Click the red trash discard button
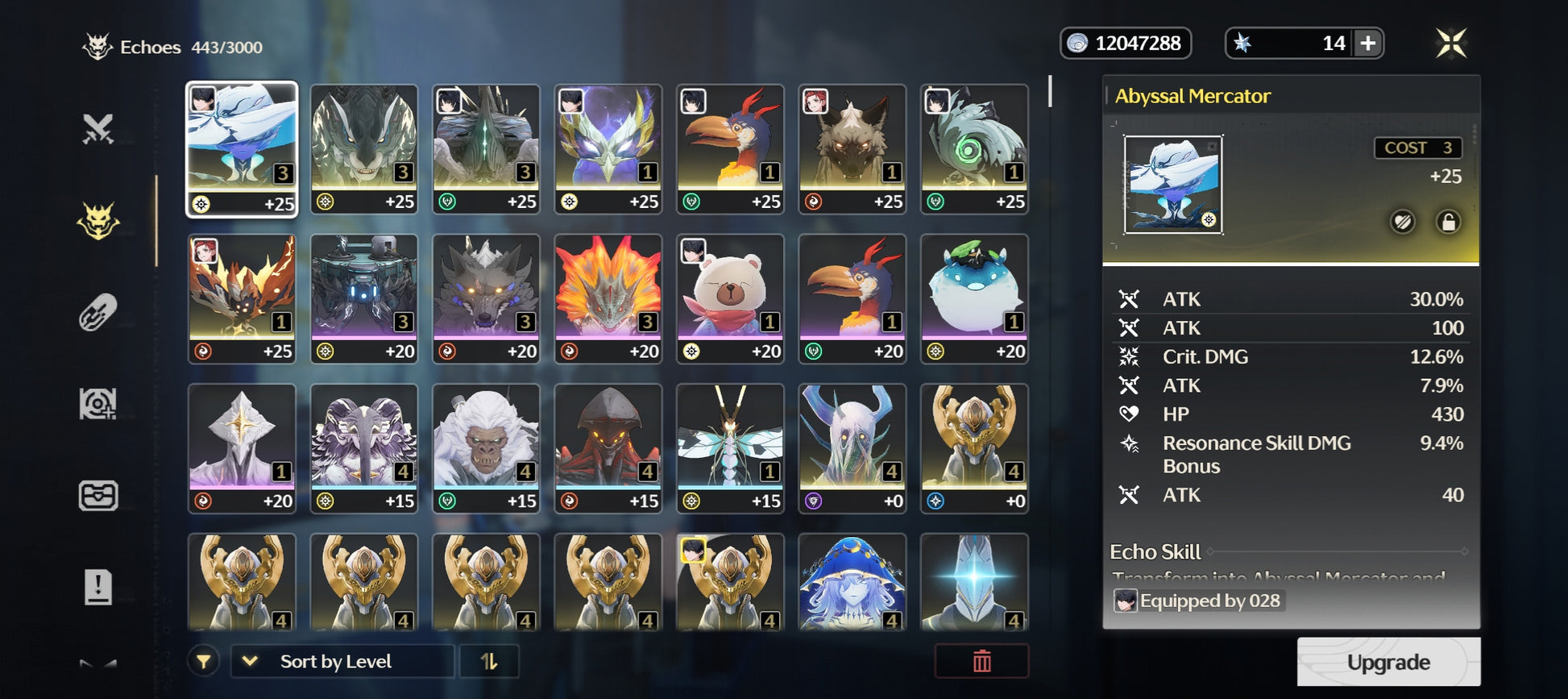This screenshot has width=1568, height=699. [x=981, y=662]
